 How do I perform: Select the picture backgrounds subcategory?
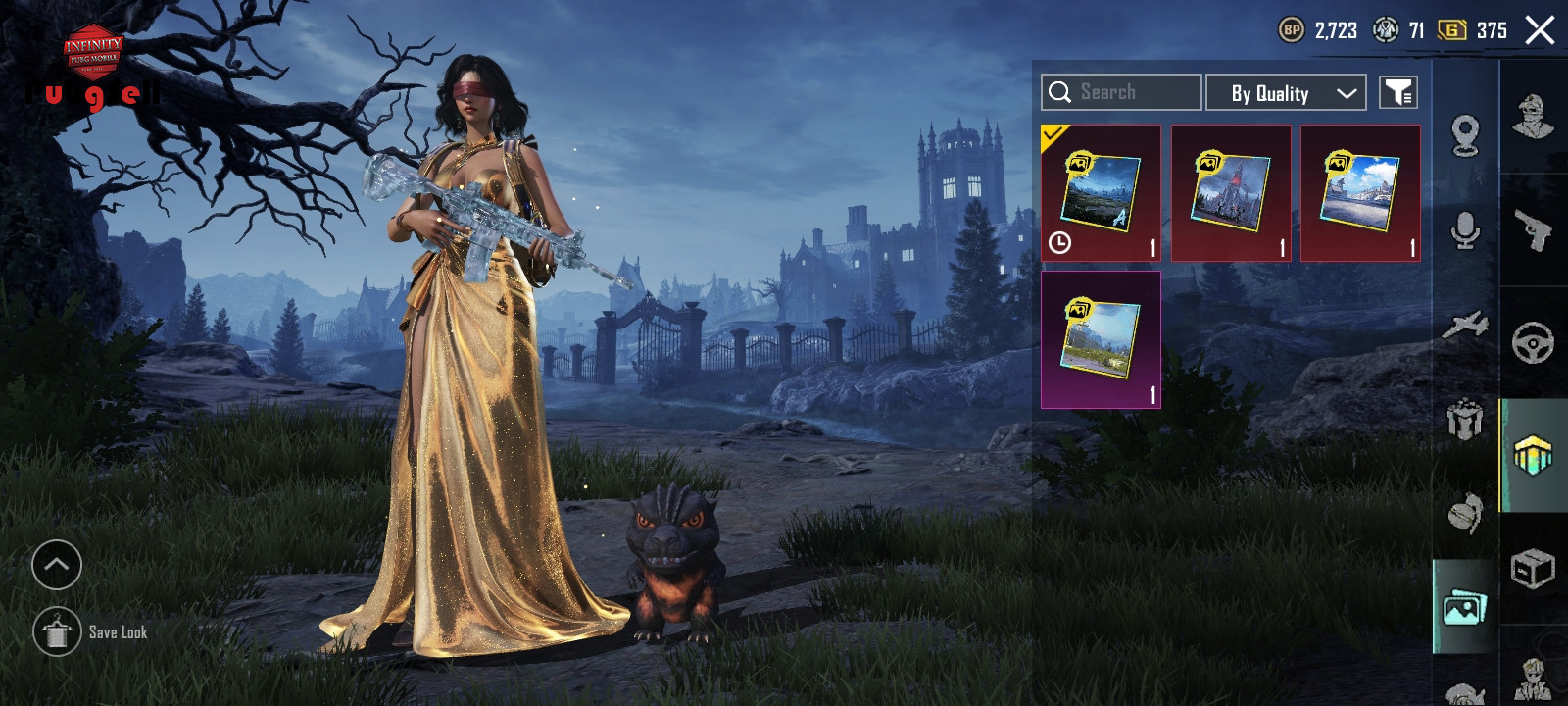pos(1465,608)
